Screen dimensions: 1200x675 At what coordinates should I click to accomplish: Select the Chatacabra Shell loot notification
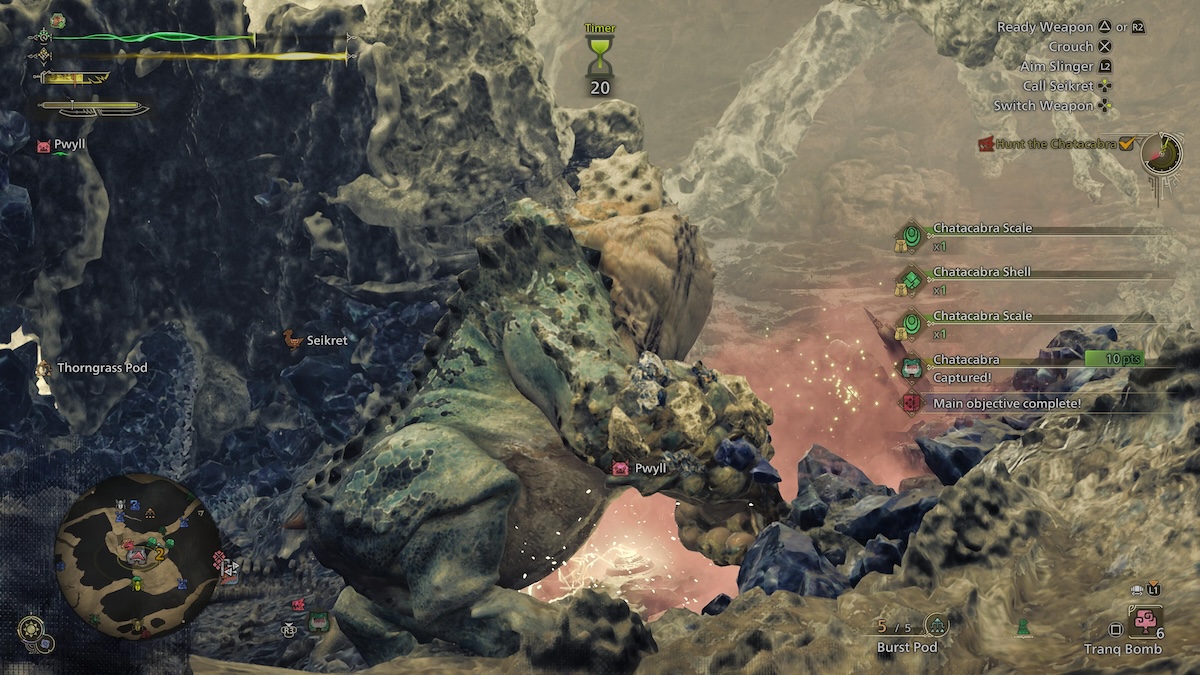click(x=980, y=272)
